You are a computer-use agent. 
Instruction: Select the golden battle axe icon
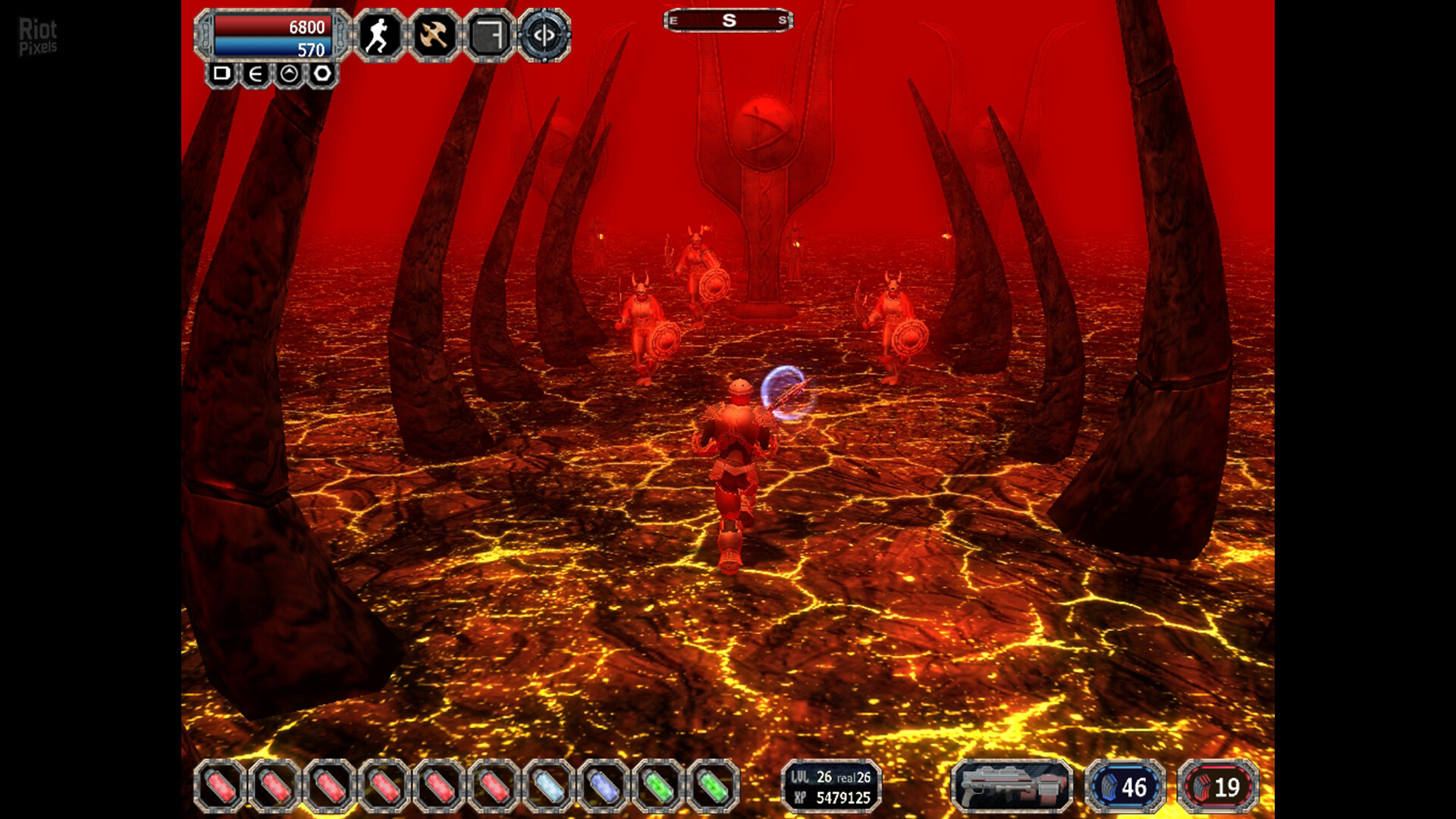[434, 35]
